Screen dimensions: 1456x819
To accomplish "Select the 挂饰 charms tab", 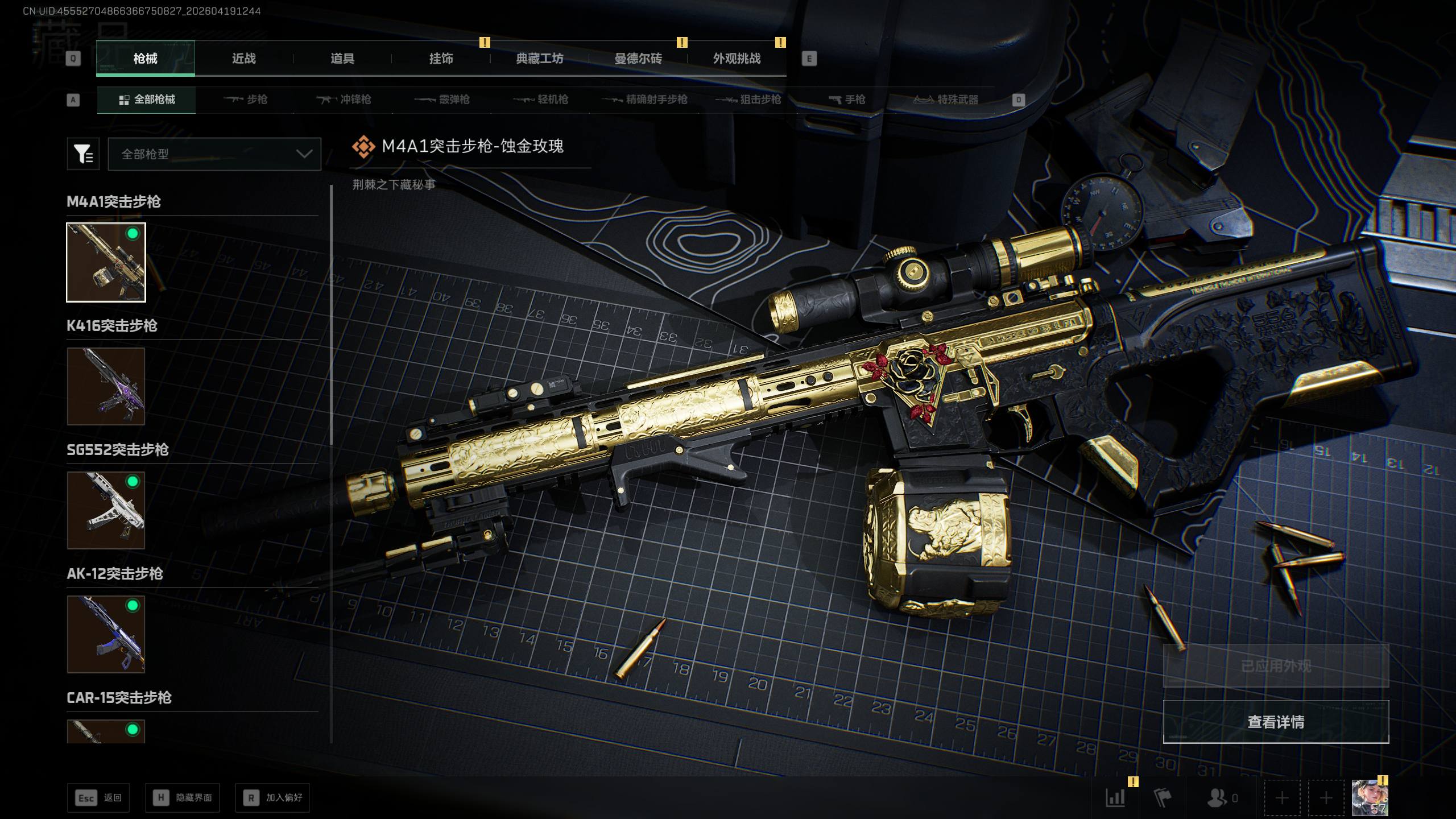I will [x=441, y=59].
